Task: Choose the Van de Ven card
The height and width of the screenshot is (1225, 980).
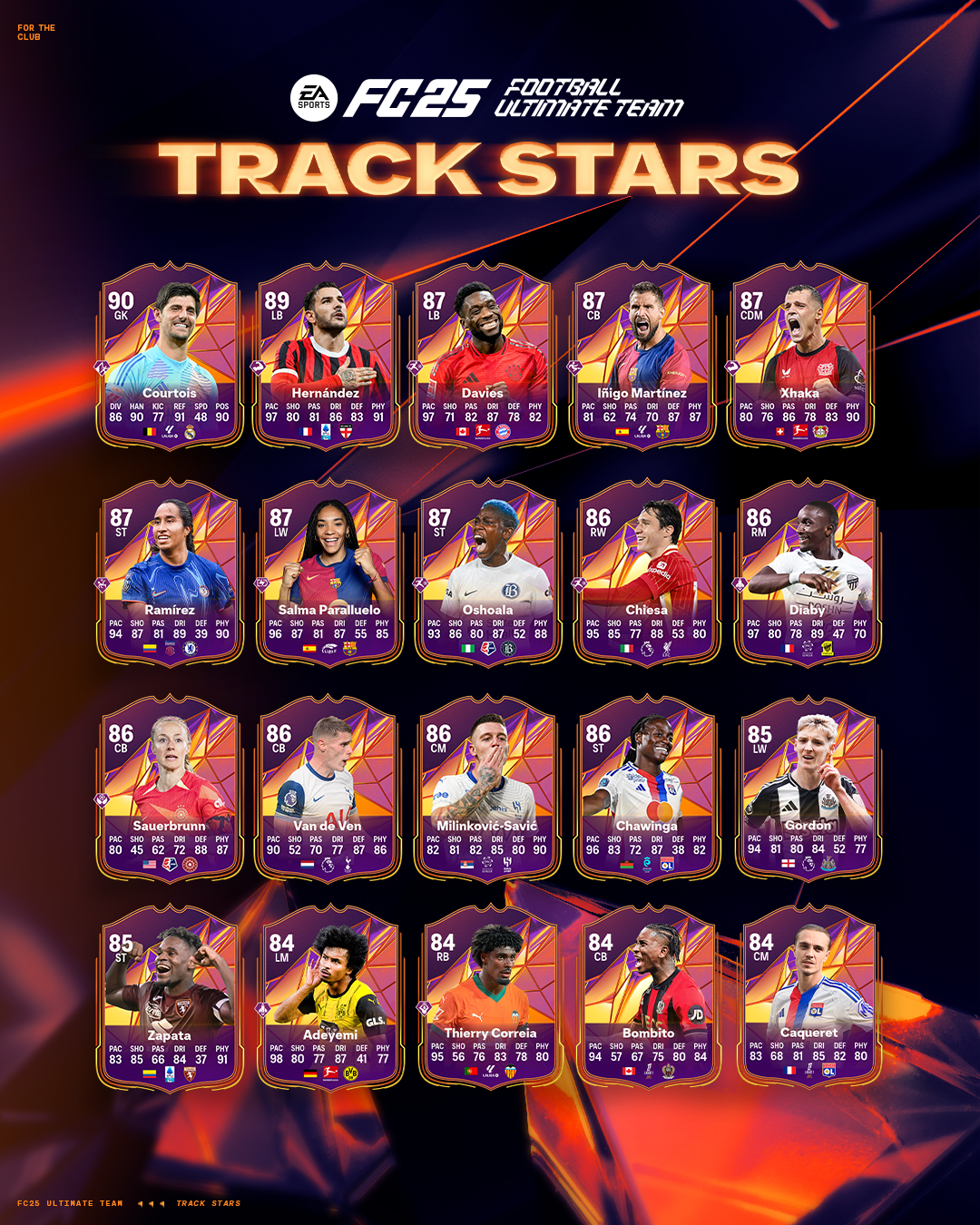Action: point(328,789)
